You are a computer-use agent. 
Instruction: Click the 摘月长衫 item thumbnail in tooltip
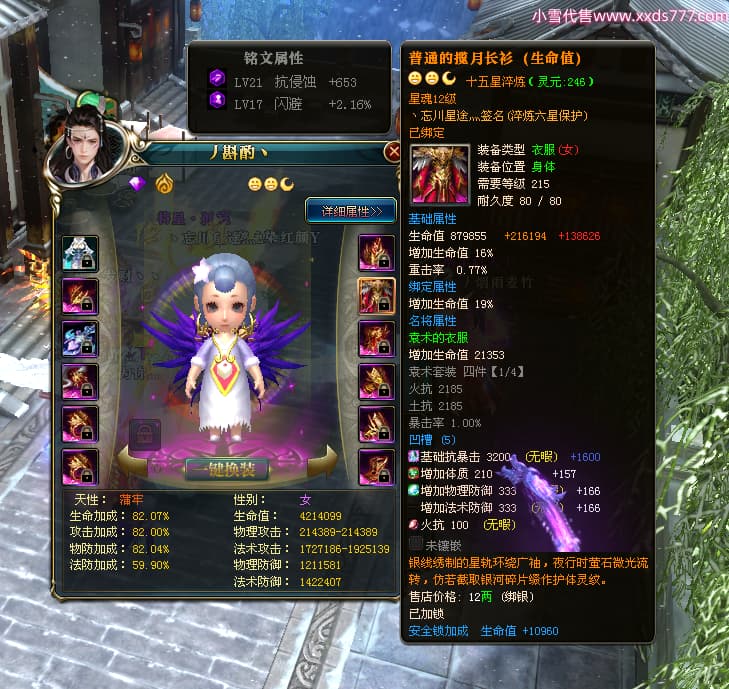pos(437,175)
